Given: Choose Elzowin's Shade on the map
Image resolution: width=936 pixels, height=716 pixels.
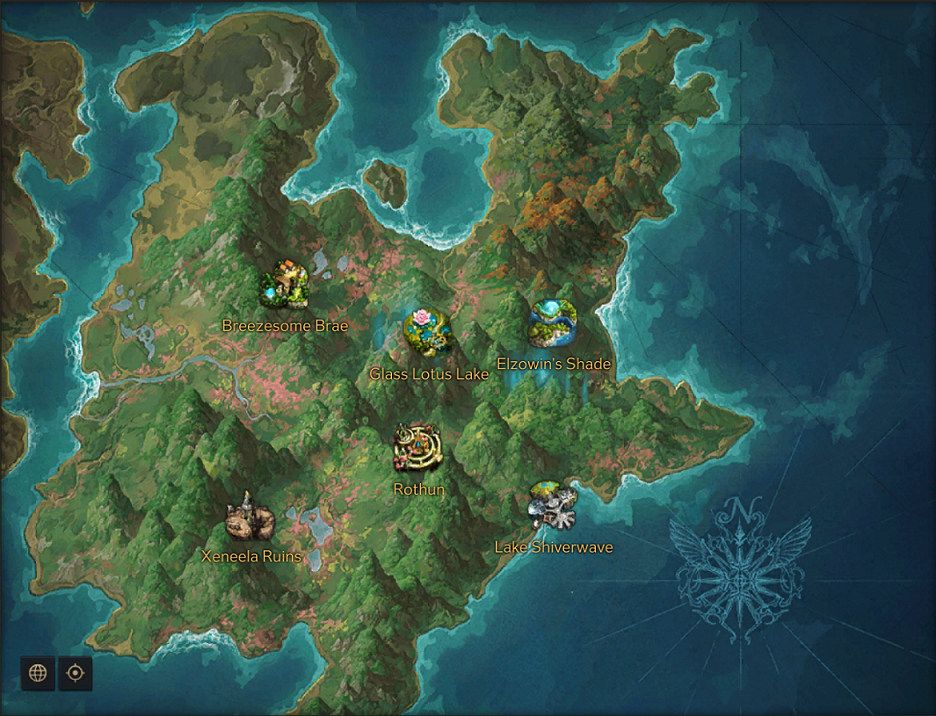Looking at the screenshot, I should (x=553, y=323).
